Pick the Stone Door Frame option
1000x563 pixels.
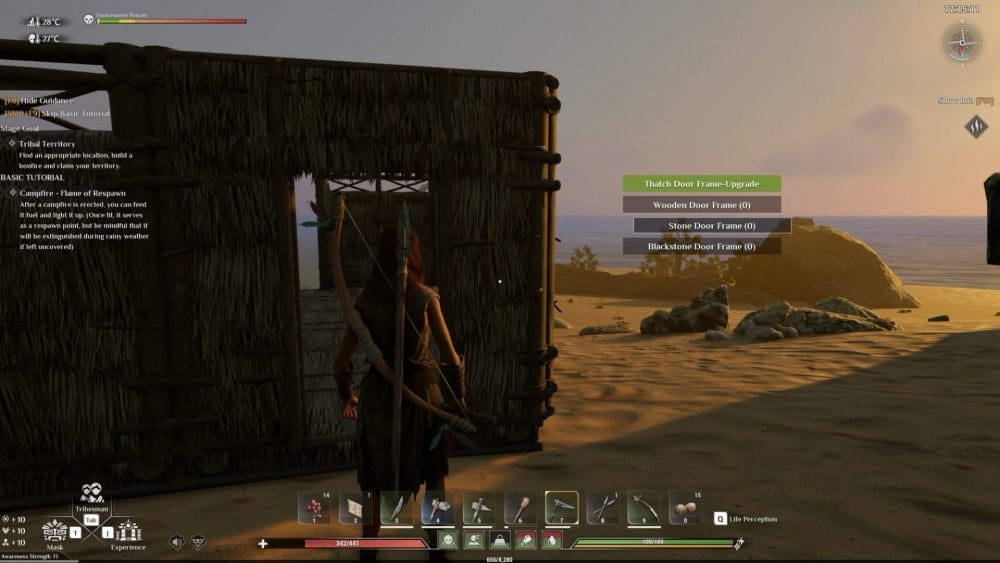point(712,226)
